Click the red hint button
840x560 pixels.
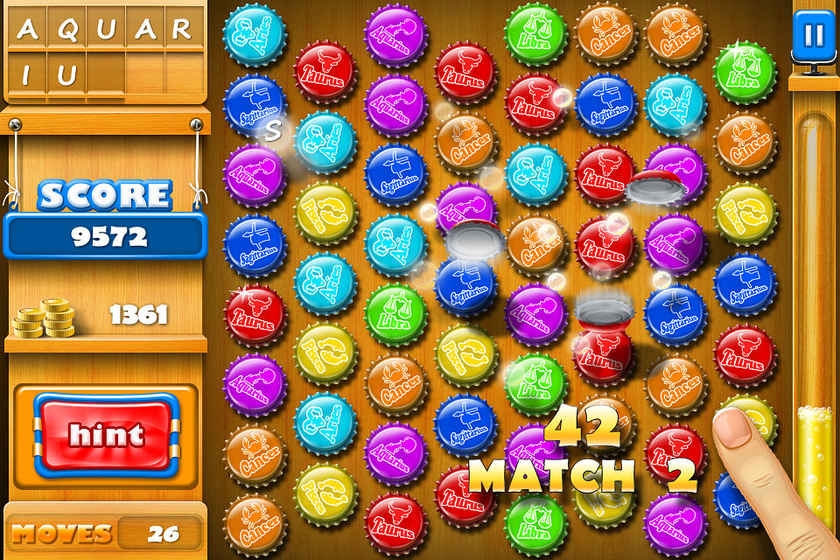[106, 434]
